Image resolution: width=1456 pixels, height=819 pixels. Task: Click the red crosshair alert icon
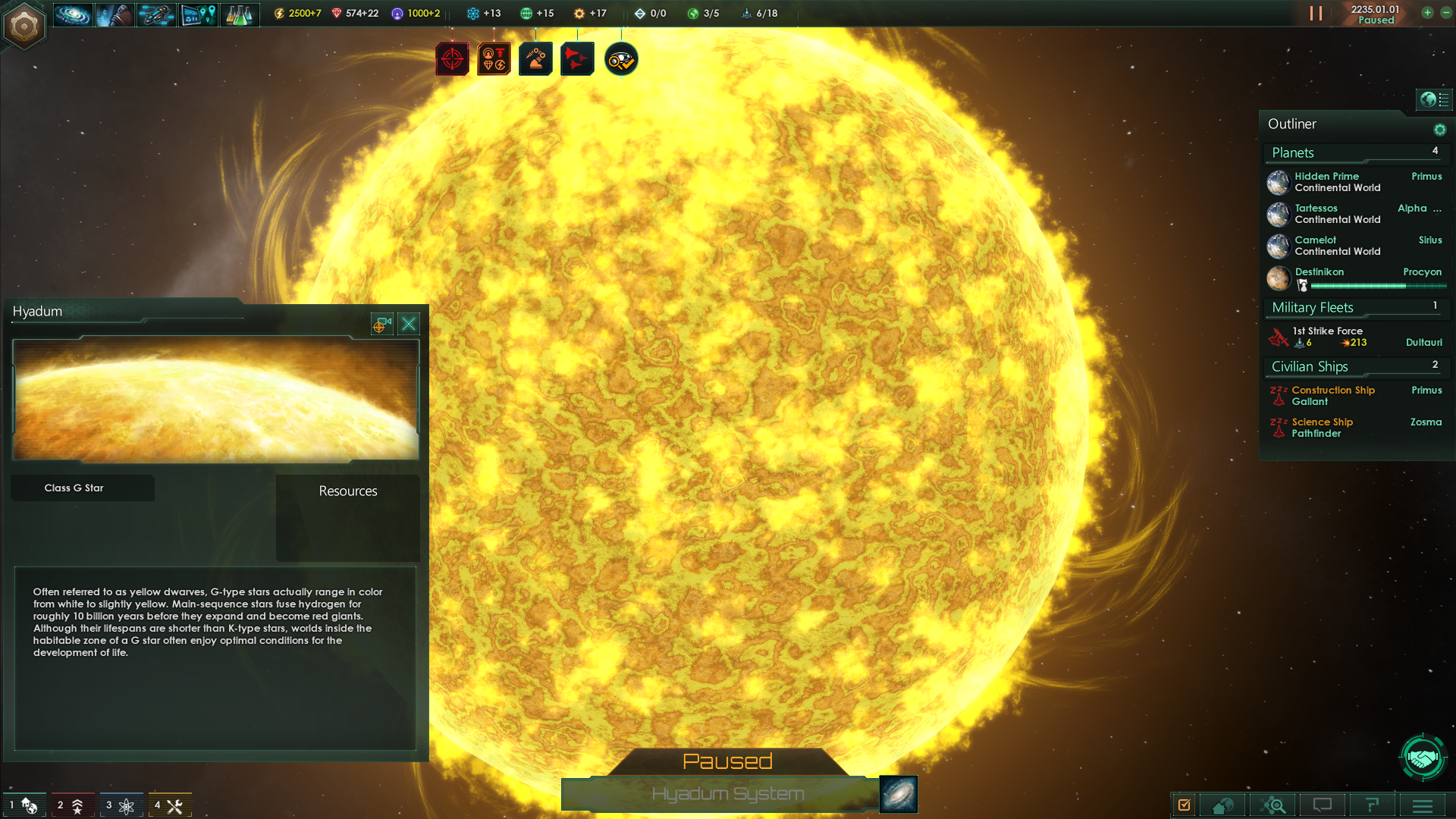[x=452, y=59]
